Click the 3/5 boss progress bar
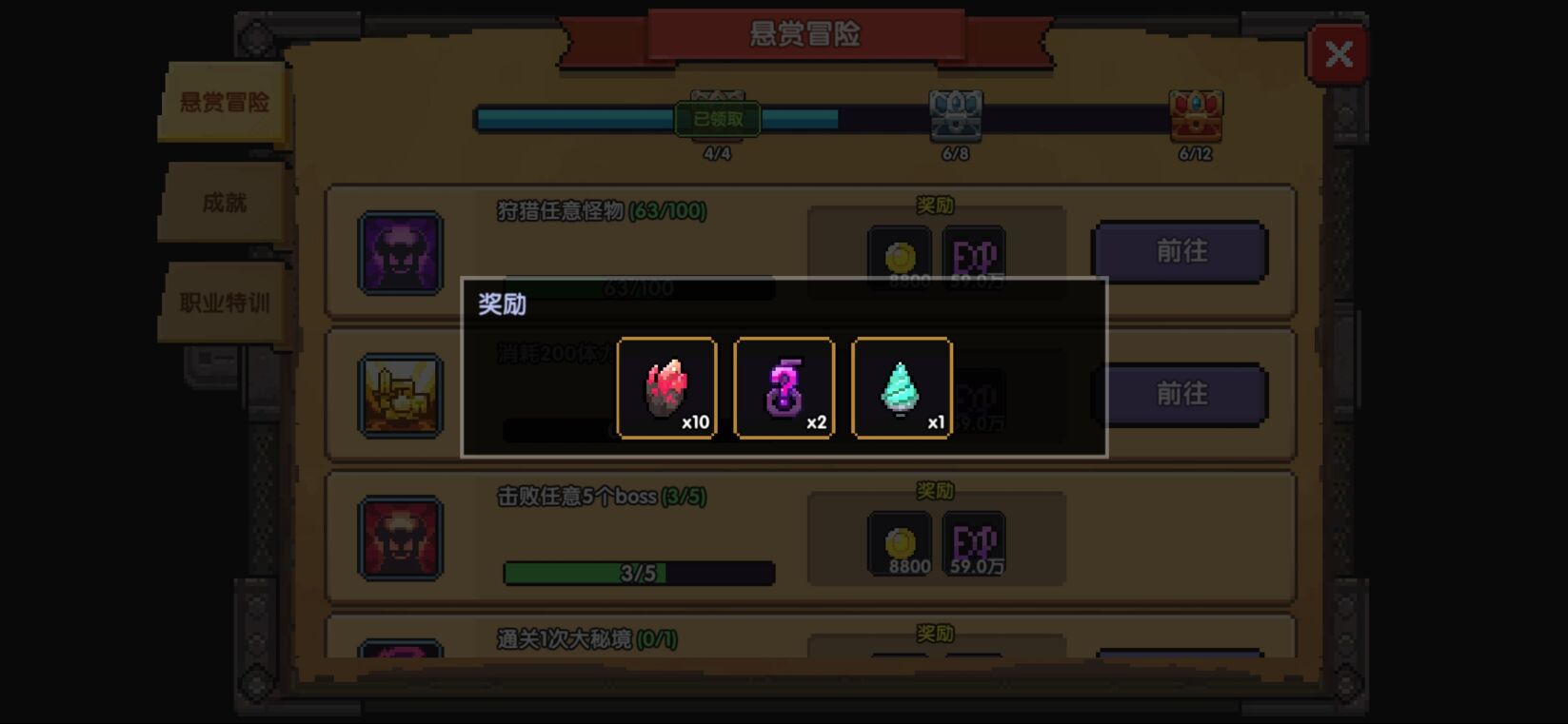Viewport: 1568px width, 724px height. 636,572
